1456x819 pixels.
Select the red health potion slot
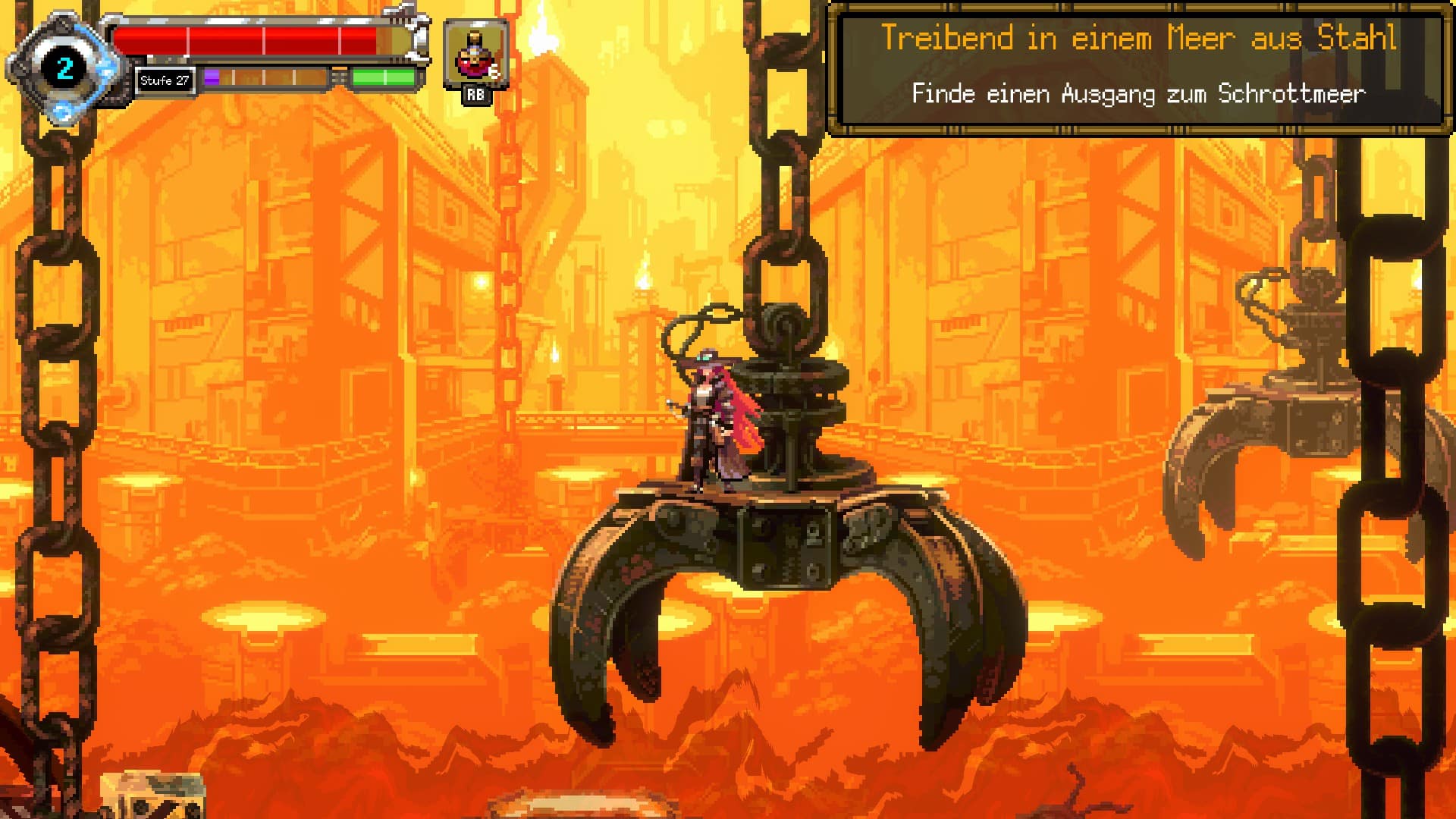475,55
